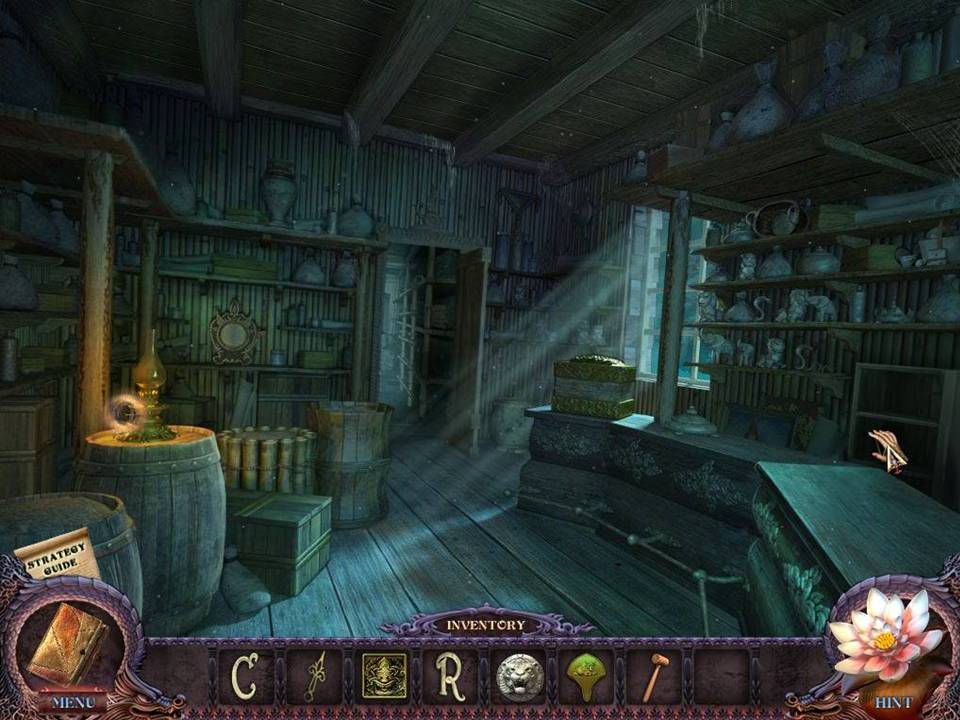
Task: Select the letter R inventory item
Action: (x=451, y=677)
